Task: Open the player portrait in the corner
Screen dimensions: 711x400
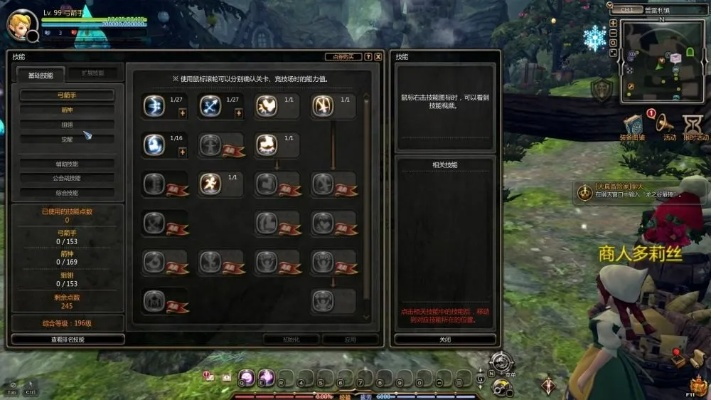Action: 21,22
